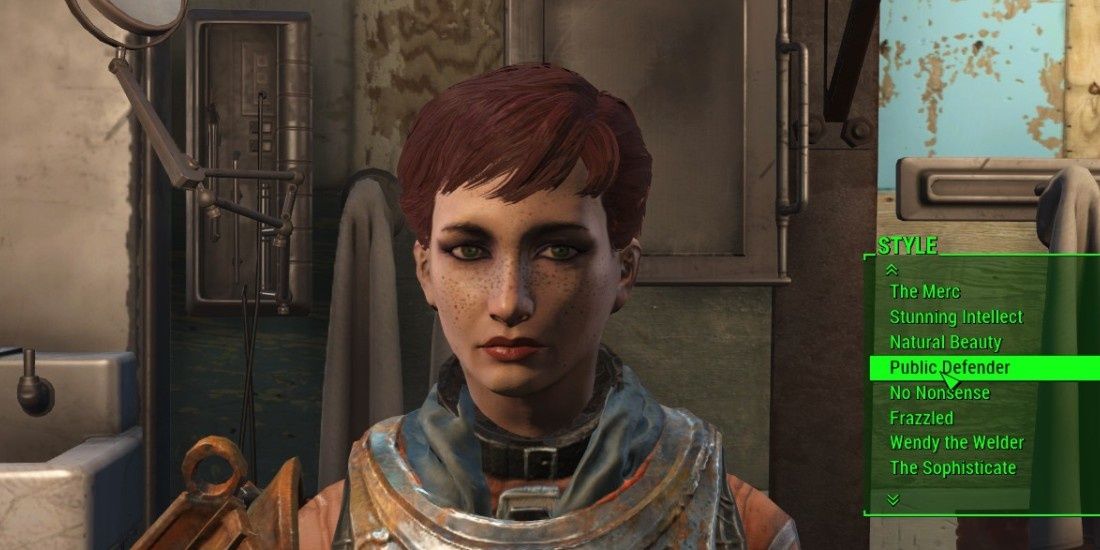Select The Merc hairstyle

[x=925, y=292]
